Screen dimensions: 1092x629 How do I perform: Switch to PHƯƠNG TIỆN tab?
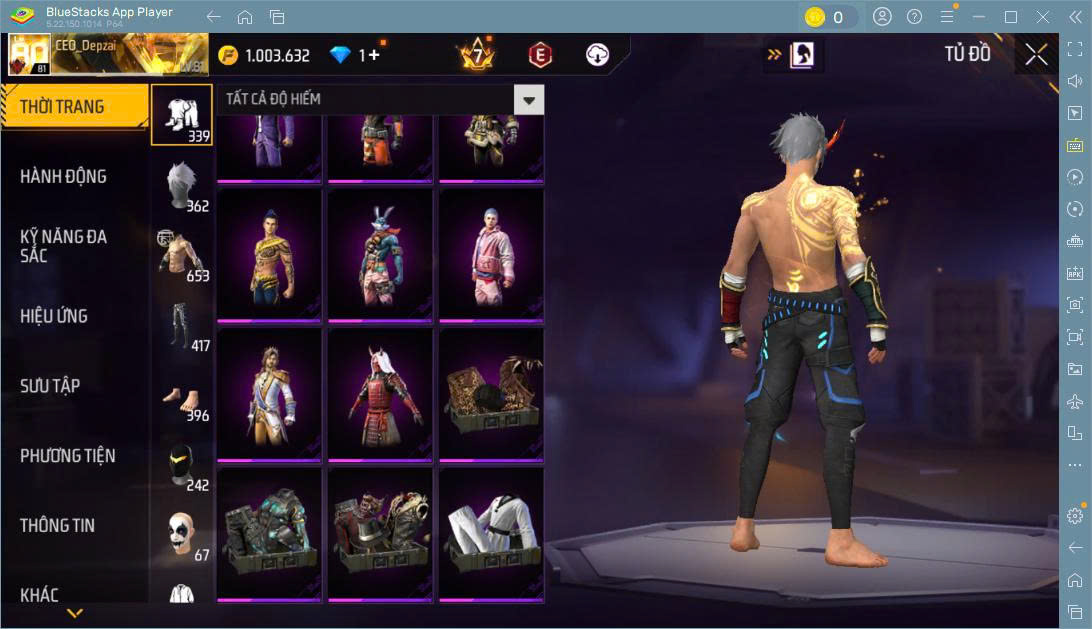coord(67,456)
